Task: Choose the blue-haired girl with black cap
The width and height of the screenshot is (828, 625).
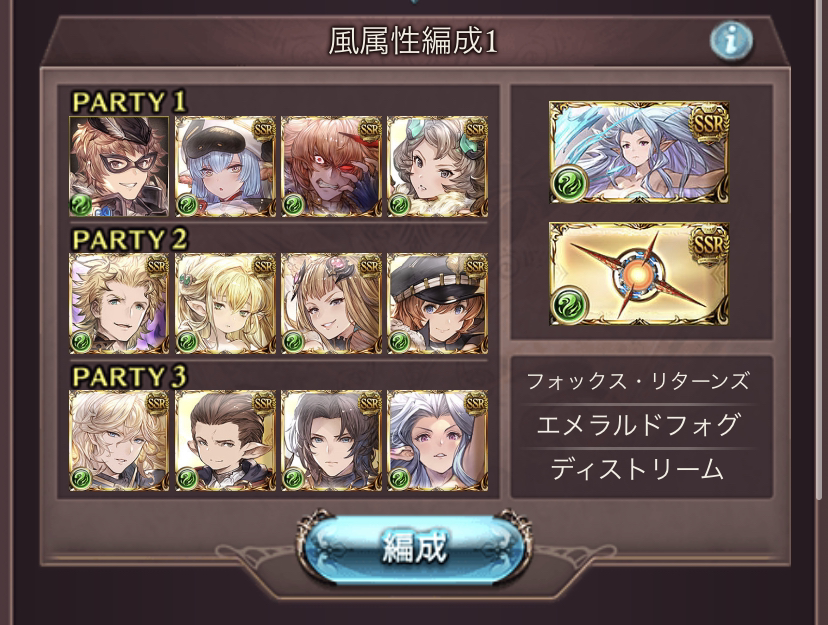Action: coord(225,166)
